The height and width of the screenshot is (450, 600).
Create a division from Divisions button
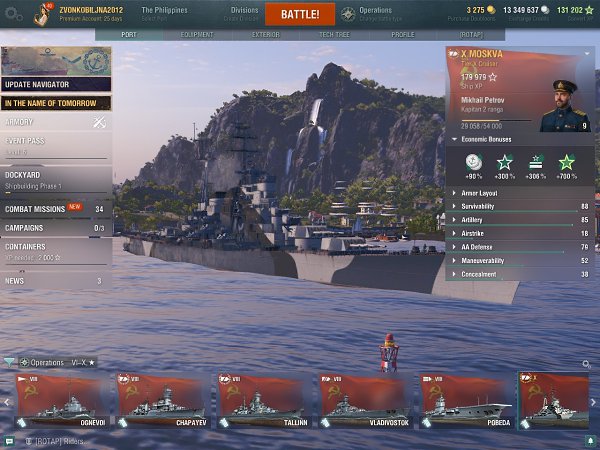tap(244, 14)
